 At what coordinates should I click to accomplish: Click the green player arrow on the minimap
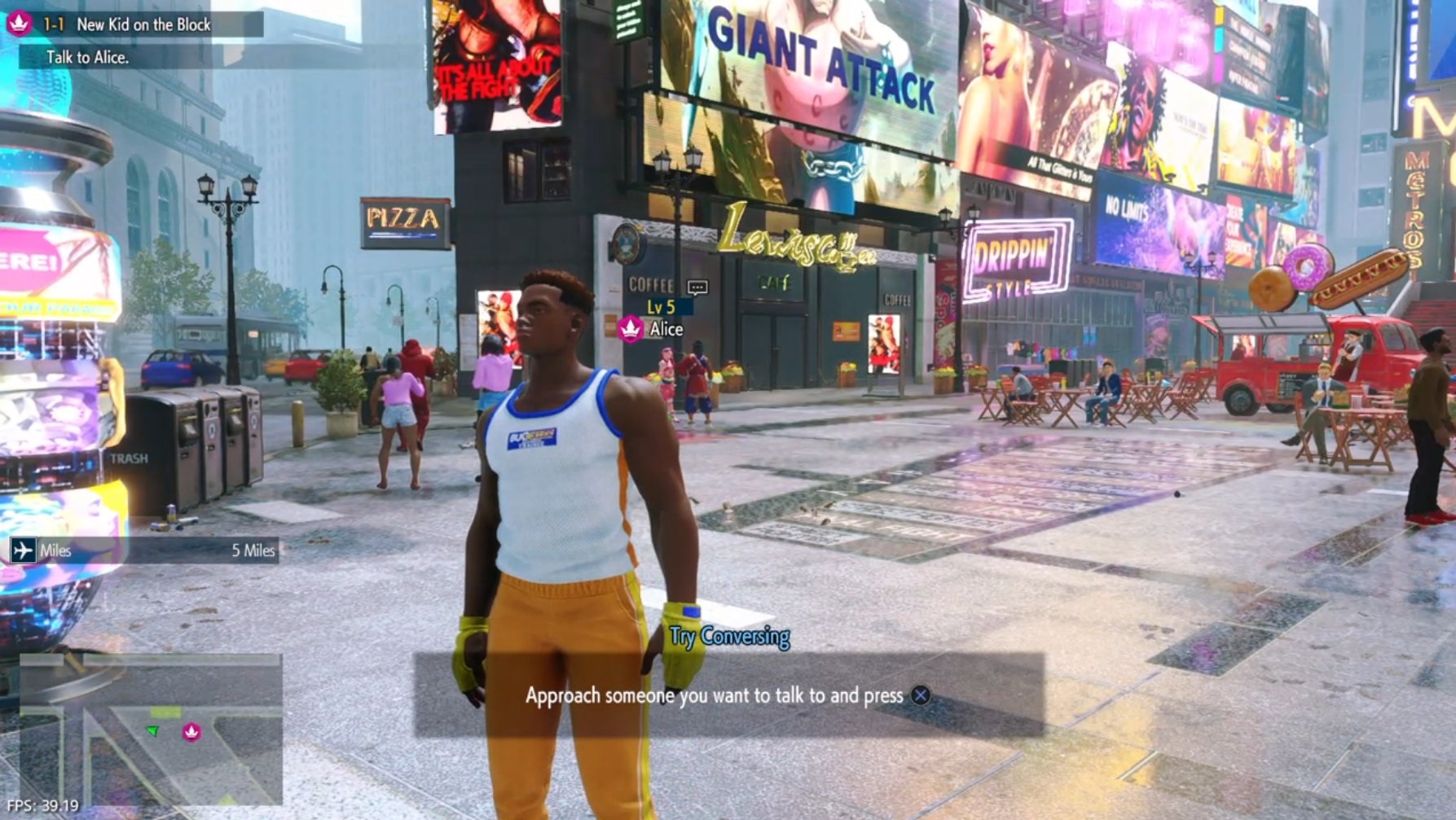coord(152,730)
